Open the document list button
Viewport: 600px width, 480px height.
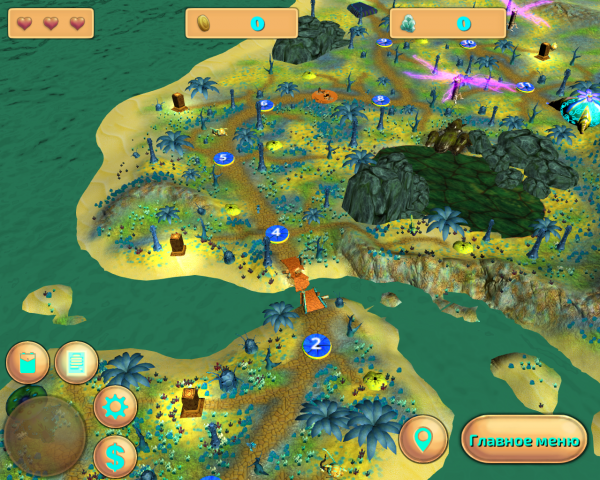click(x=76, y=362)
